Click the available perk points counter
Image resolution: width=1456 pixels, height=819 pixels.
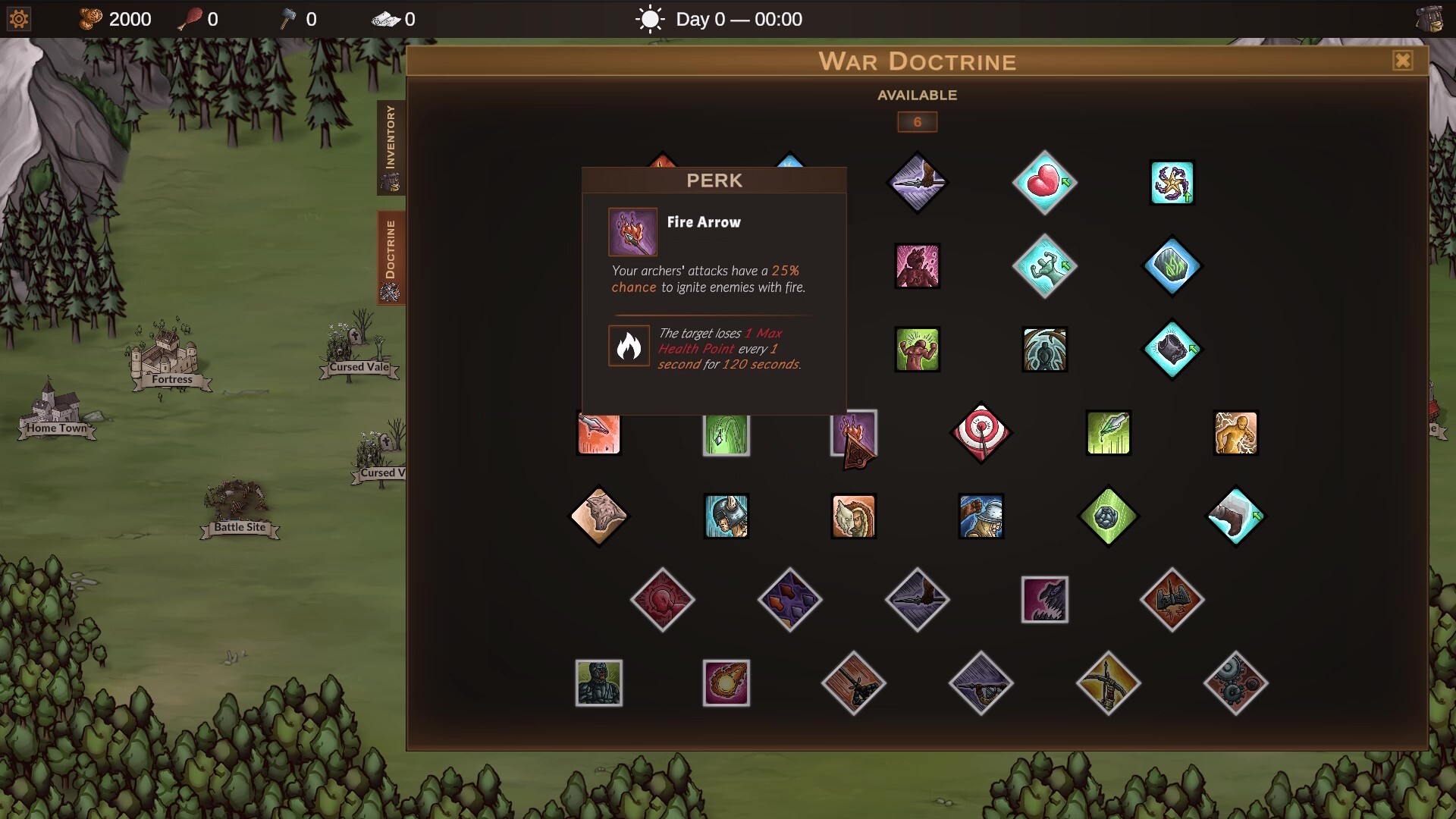(916, 122)
